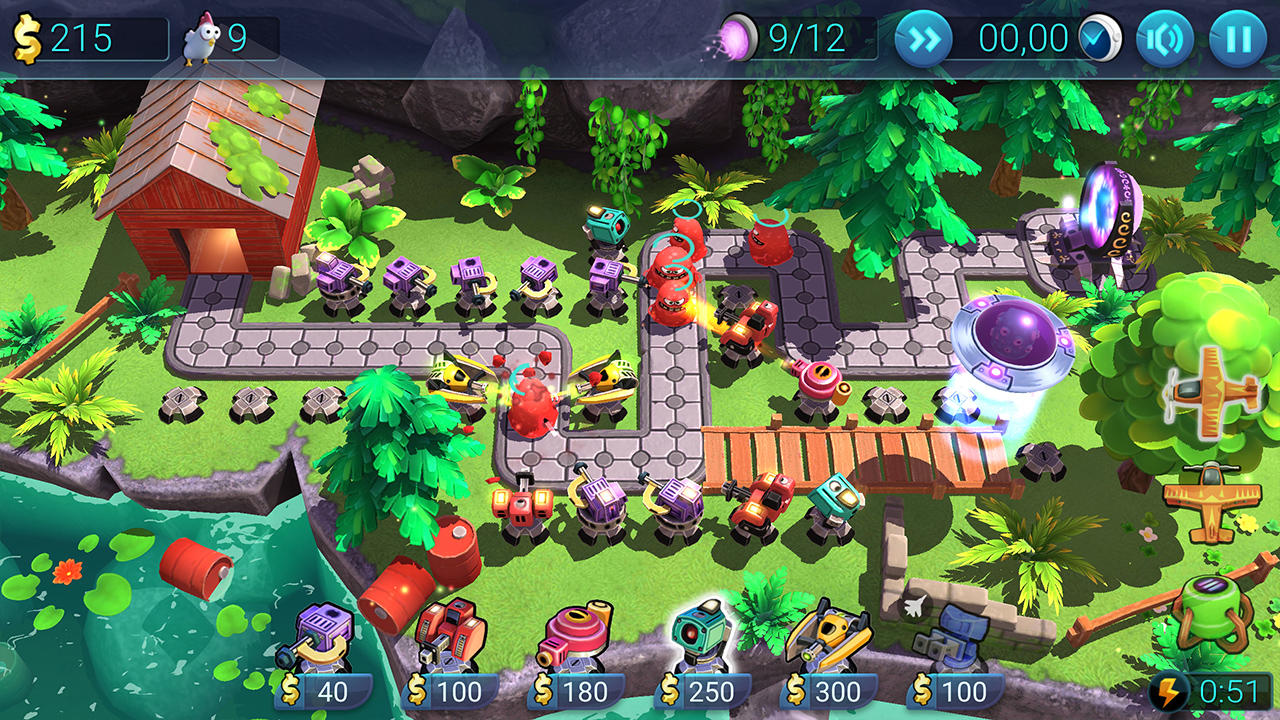Image resolution: width=1280 pixels, height=720 pixels.
Task: Toggle fast-forward game speed
Action: 925,39
